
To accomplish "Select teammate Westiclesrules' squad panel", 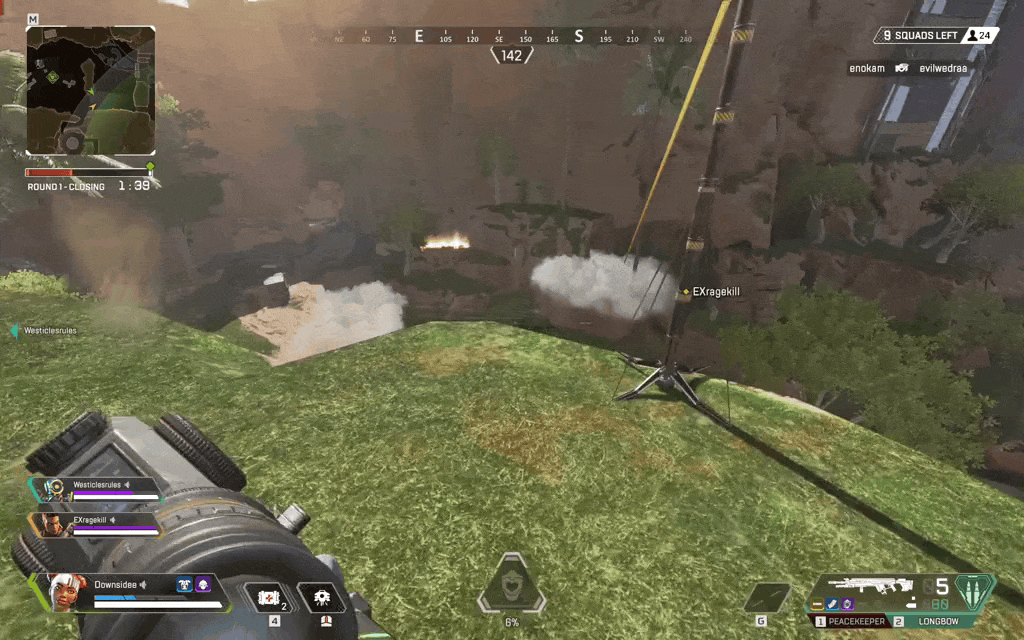I will click(97, 488).
